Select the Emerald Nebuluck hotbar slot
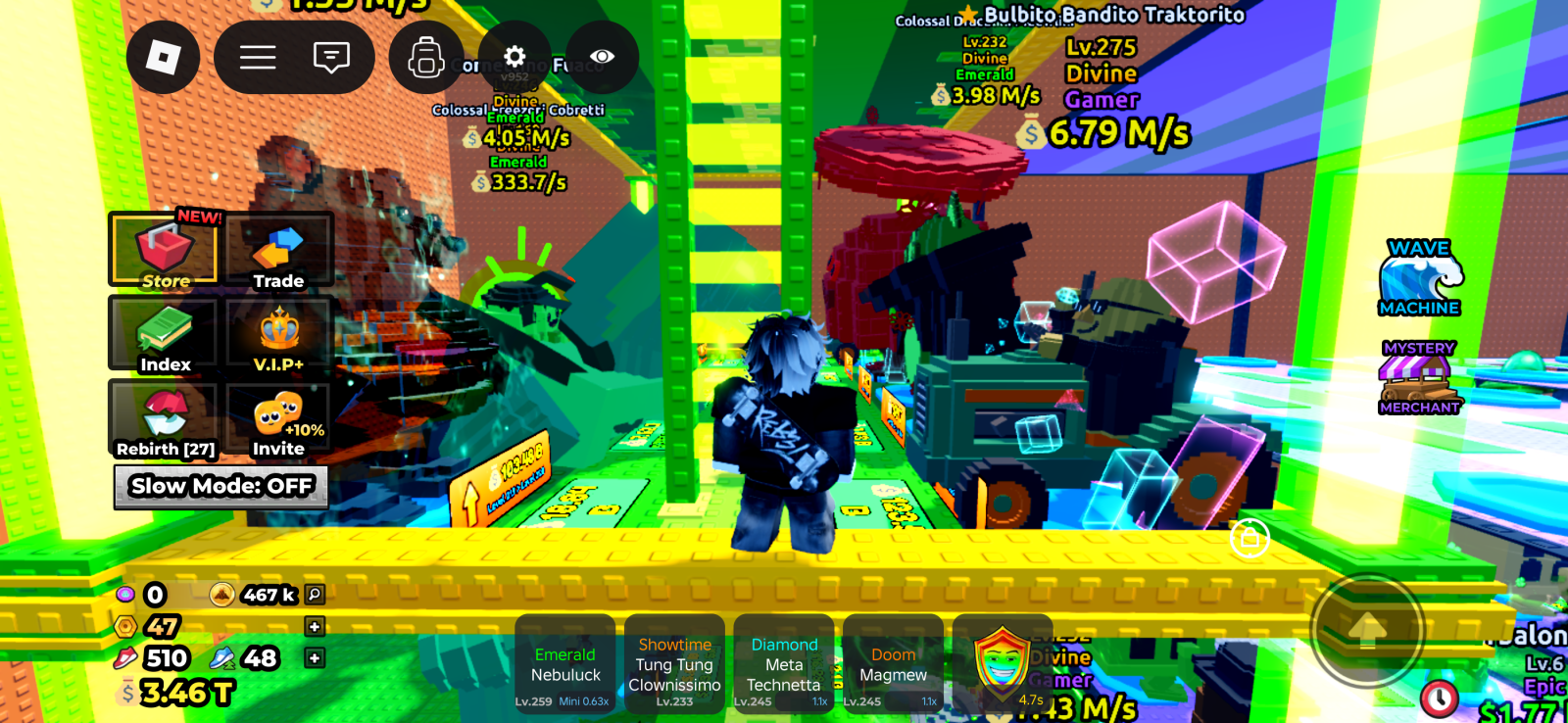The width and height of the screenshot is (1568, 723). [565, 663]
